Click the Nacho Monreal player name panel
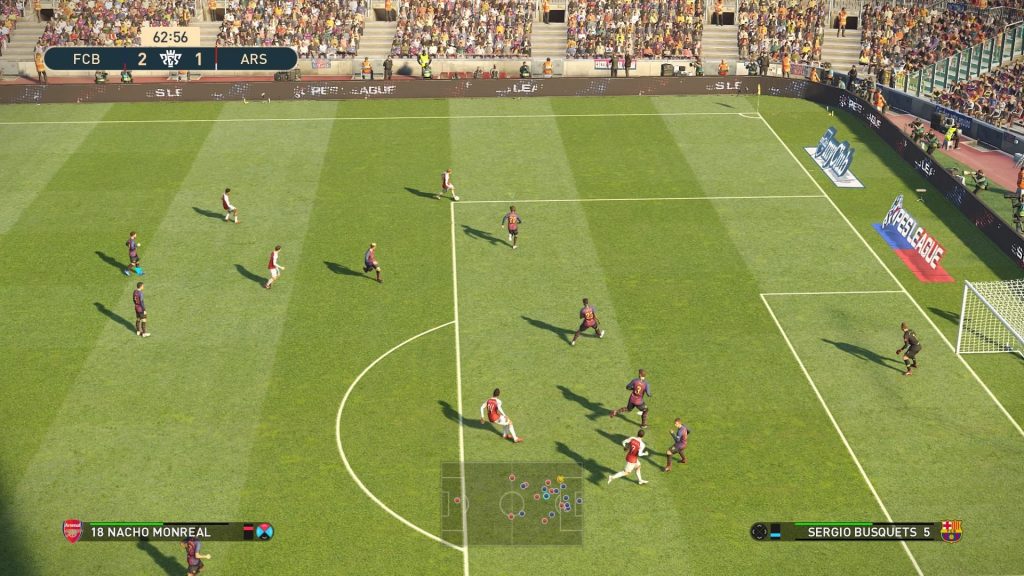The height and width of the screenshot is (576, 1024). point(160,532)
